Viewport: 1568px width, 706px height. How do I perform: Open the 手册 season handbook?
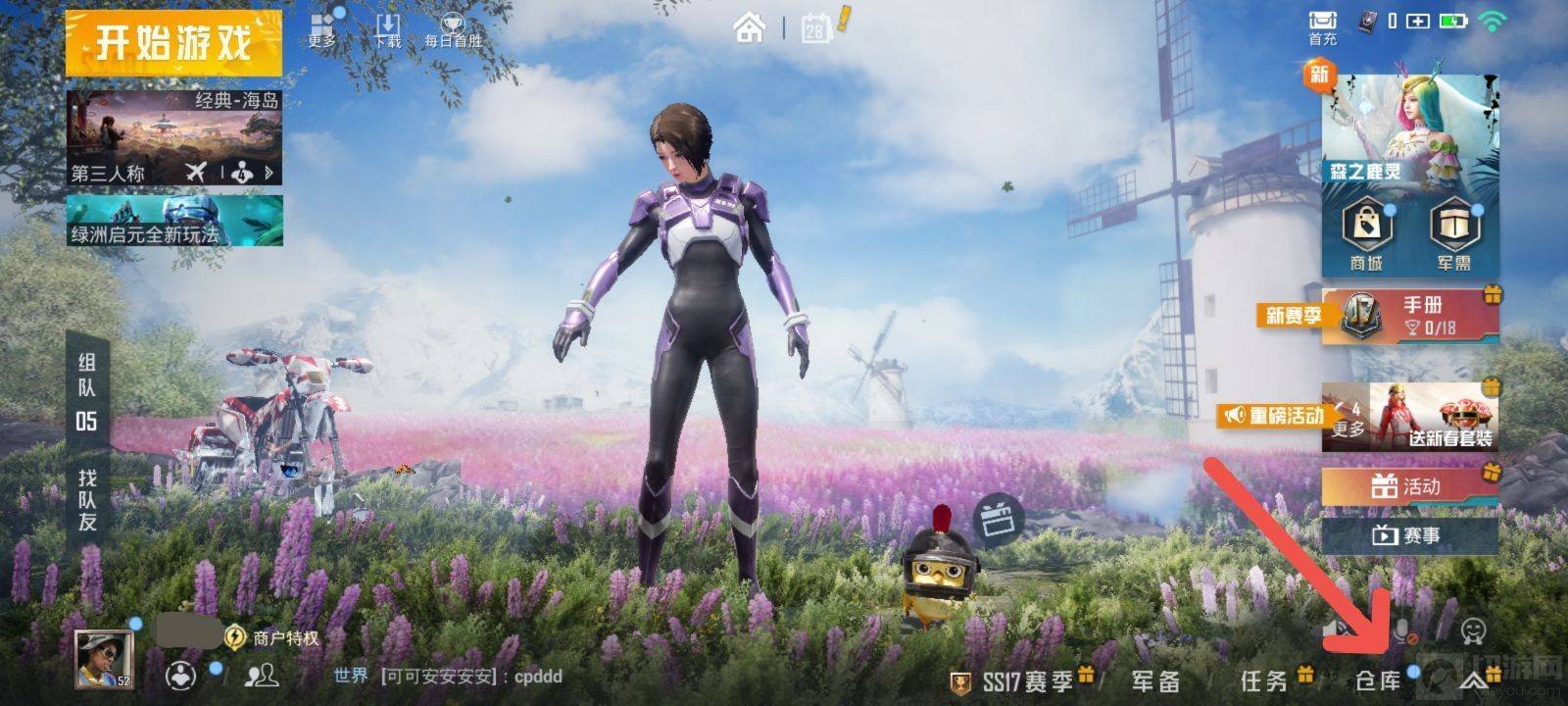[x=1410, y=316]
